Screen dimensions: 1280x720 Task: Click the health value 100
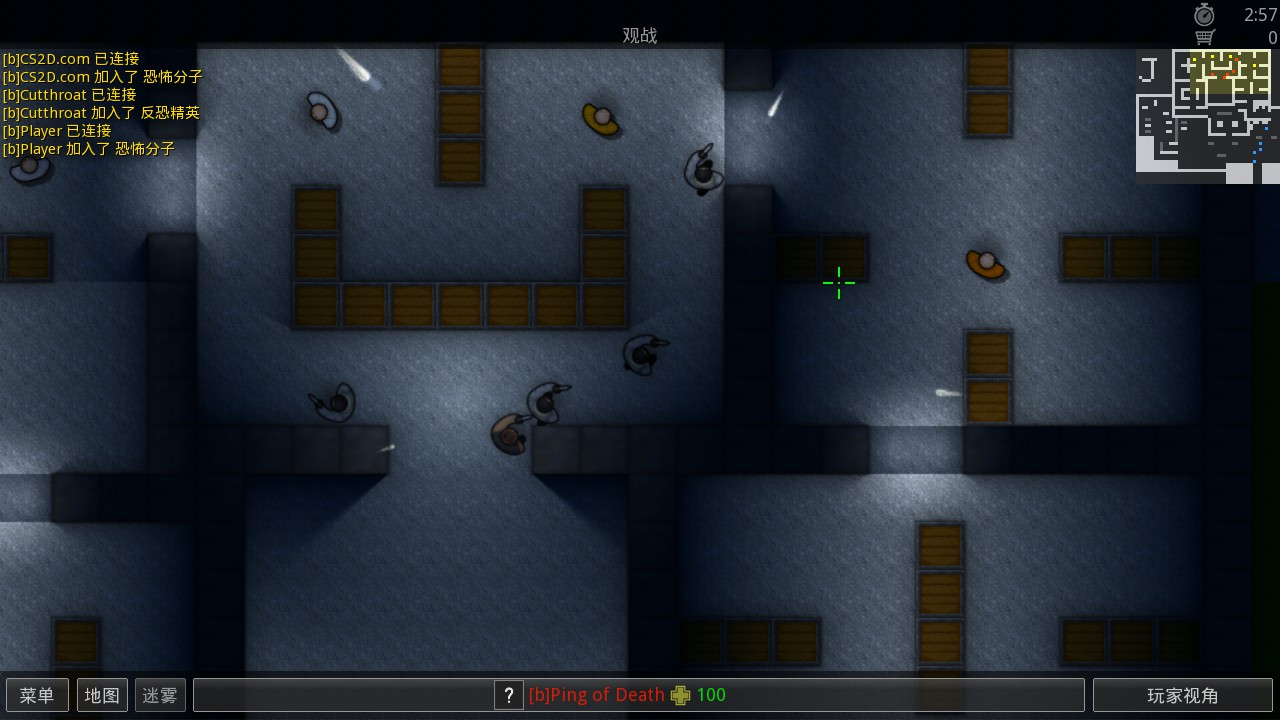point(711,694)
